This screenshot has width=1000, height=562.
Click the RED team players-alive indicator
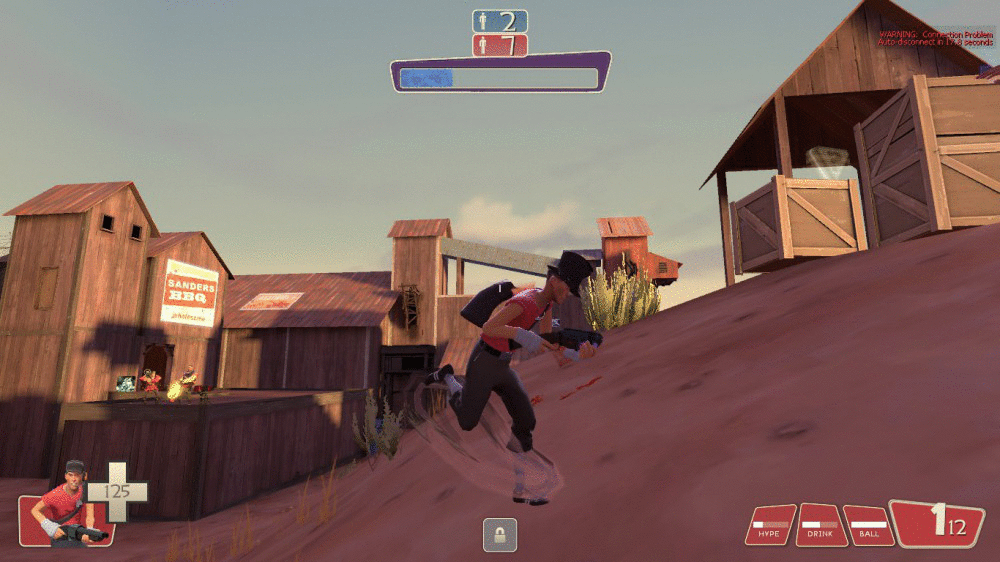pyautogui.click(x=499, y=45)
